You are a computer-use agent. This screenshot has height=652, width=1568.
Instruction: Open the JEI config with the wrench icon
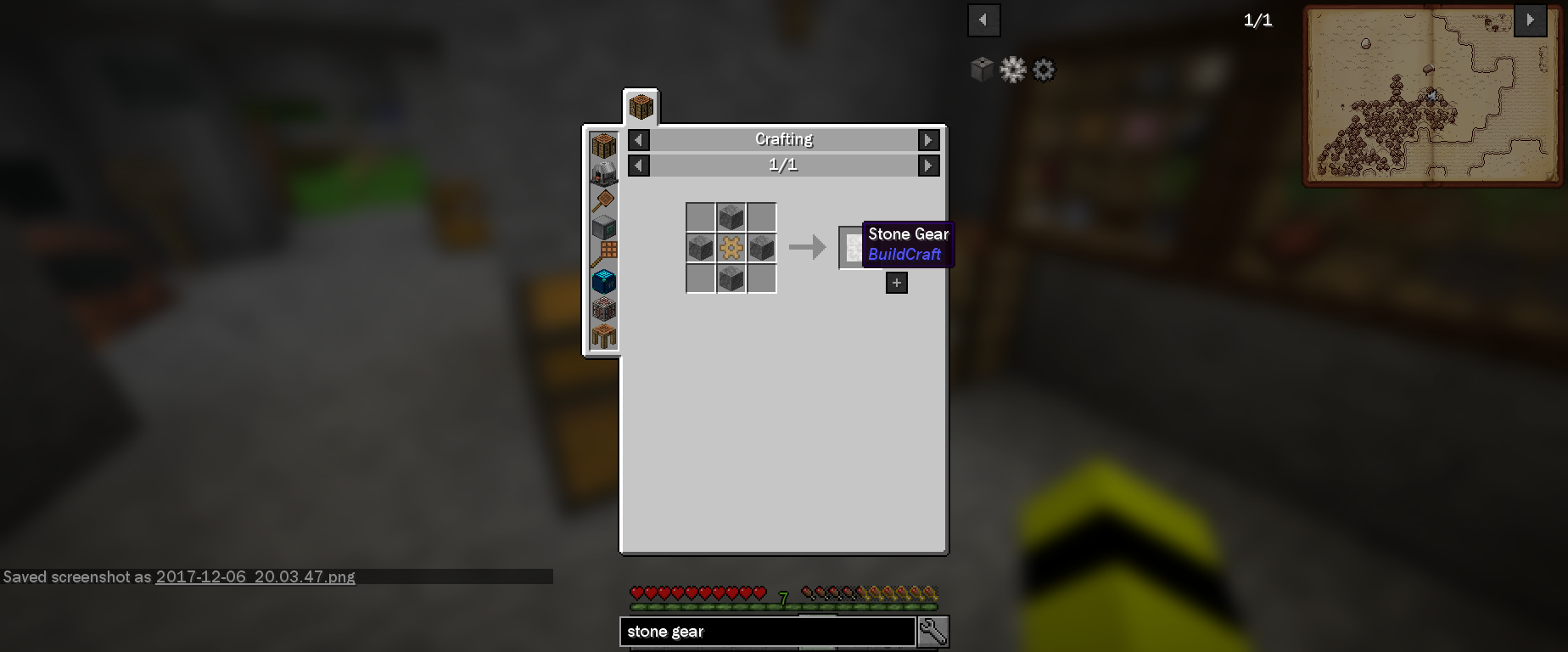(932, 632)
